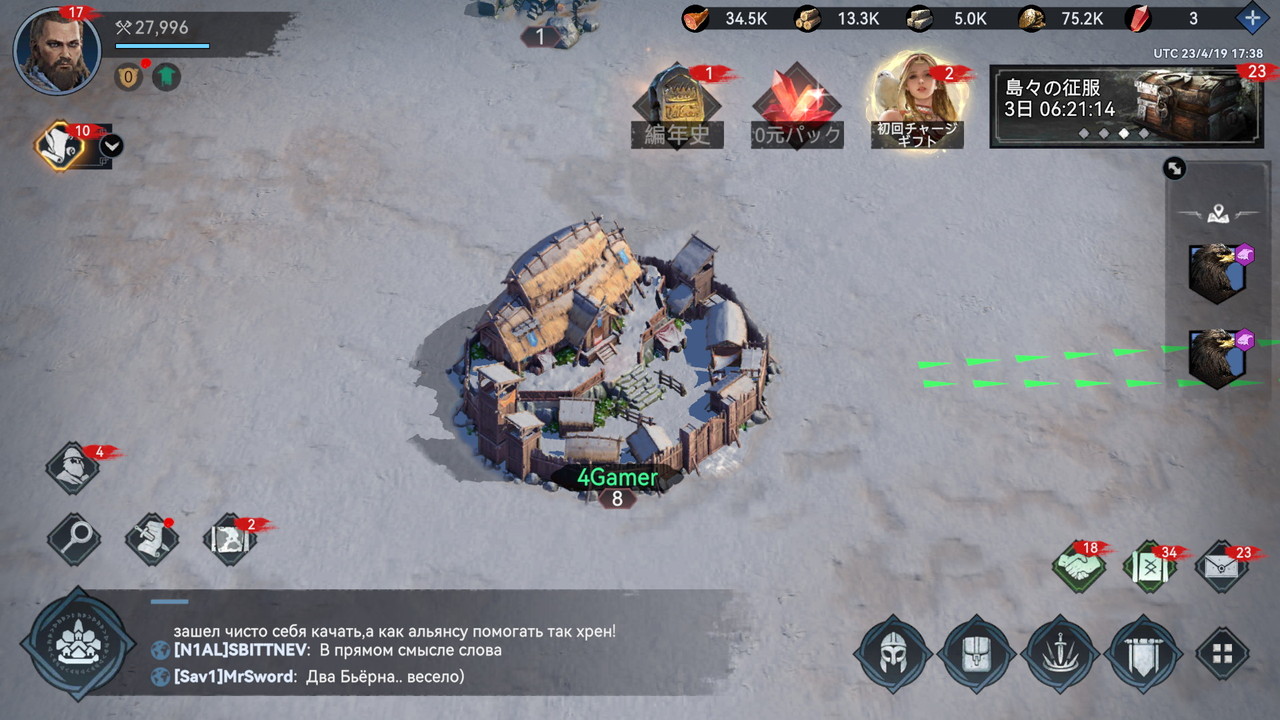1280x720 pixels.
Task: Open the four-square grid menu
Action: tap(1222, 654)
